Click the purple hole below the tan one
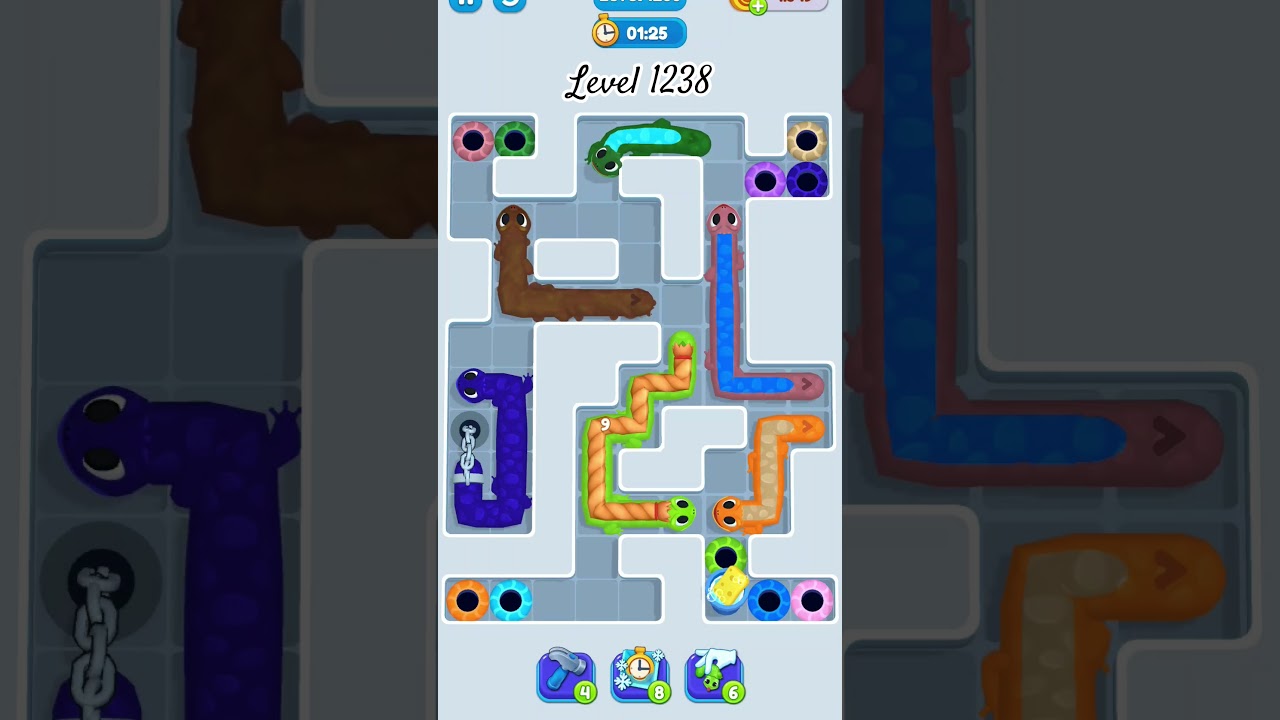 pyautogui.click(x=766, y=182)
